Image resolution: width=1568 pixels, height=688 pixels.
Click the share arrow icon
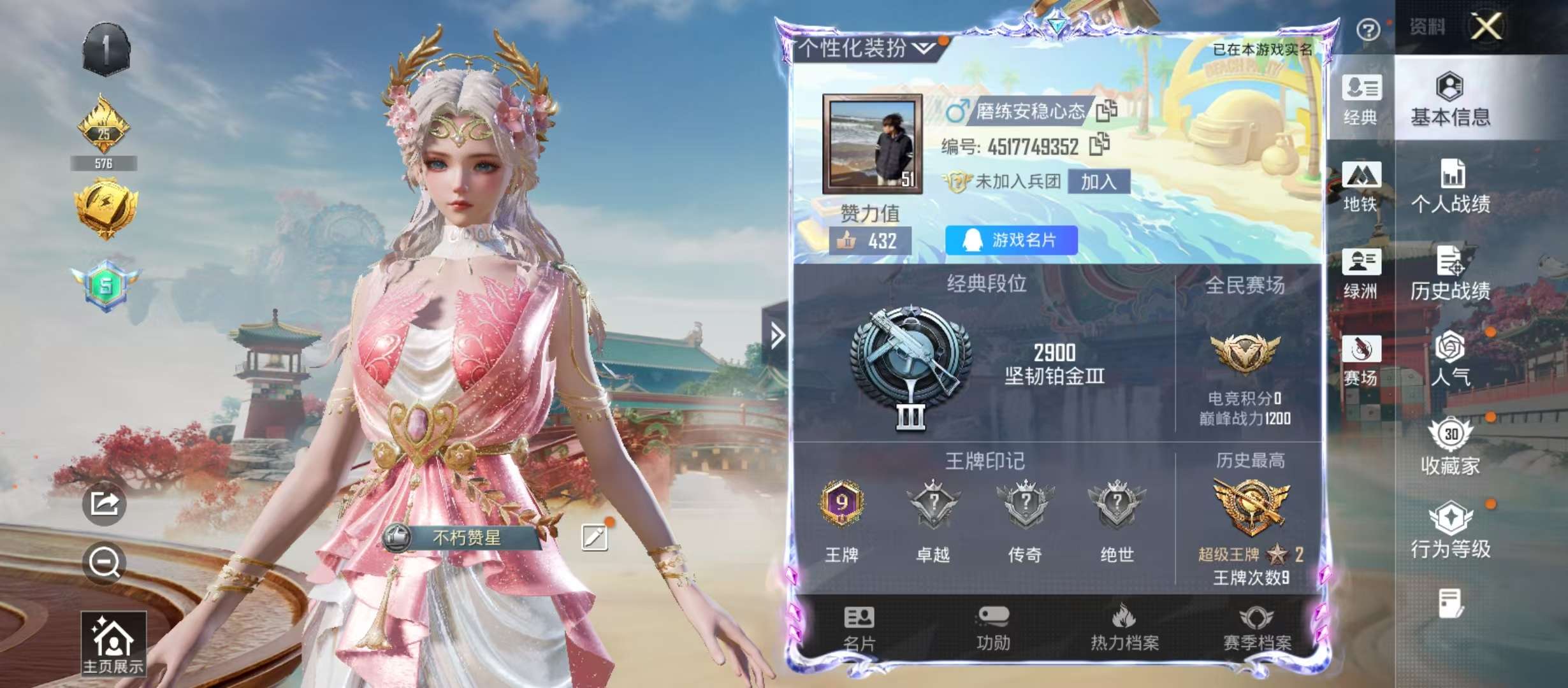(x=104, y=504)
